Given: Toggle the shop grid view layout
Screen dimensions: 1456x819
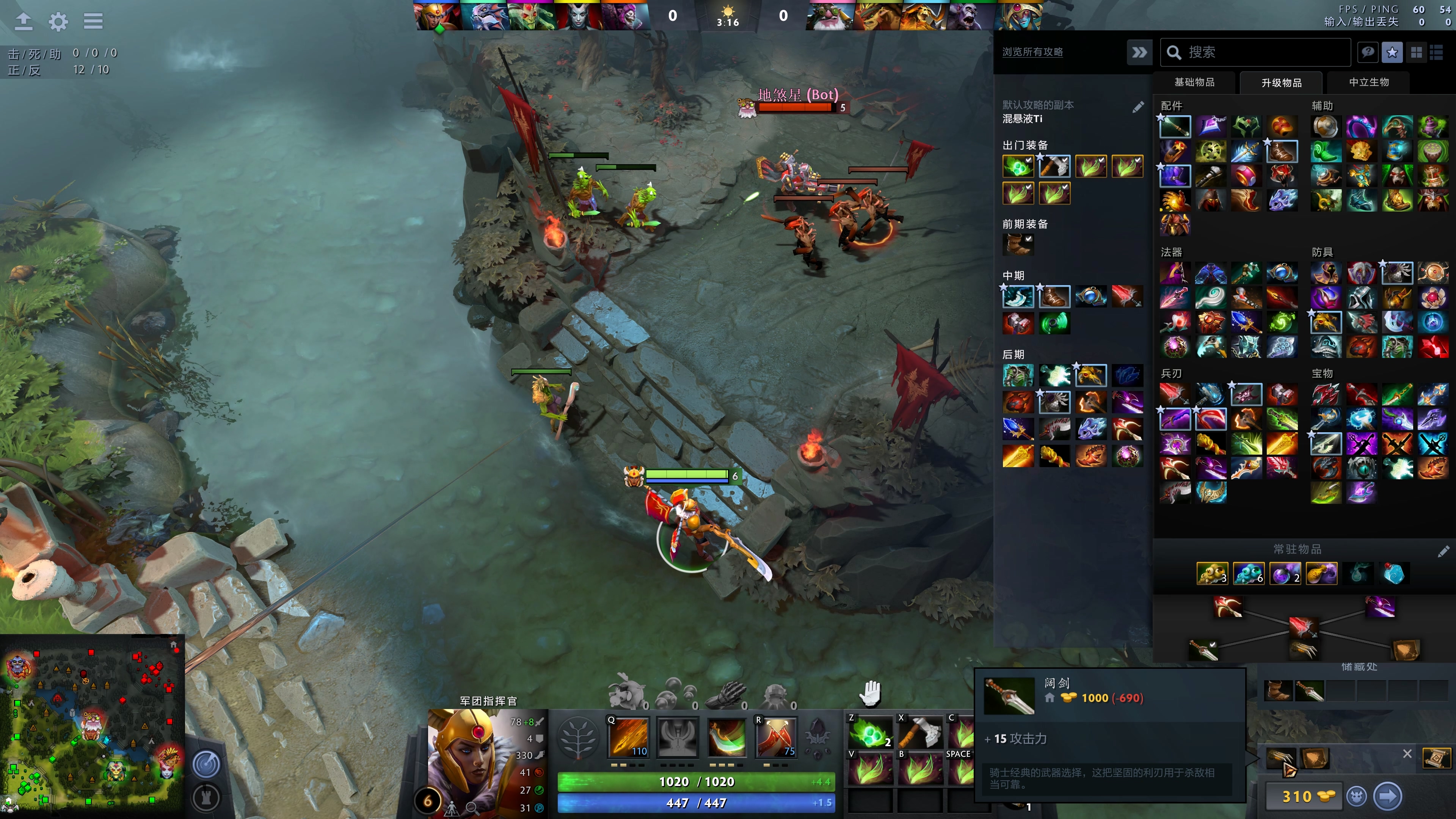Looking at the screenshot, I should coord(1417,53).
